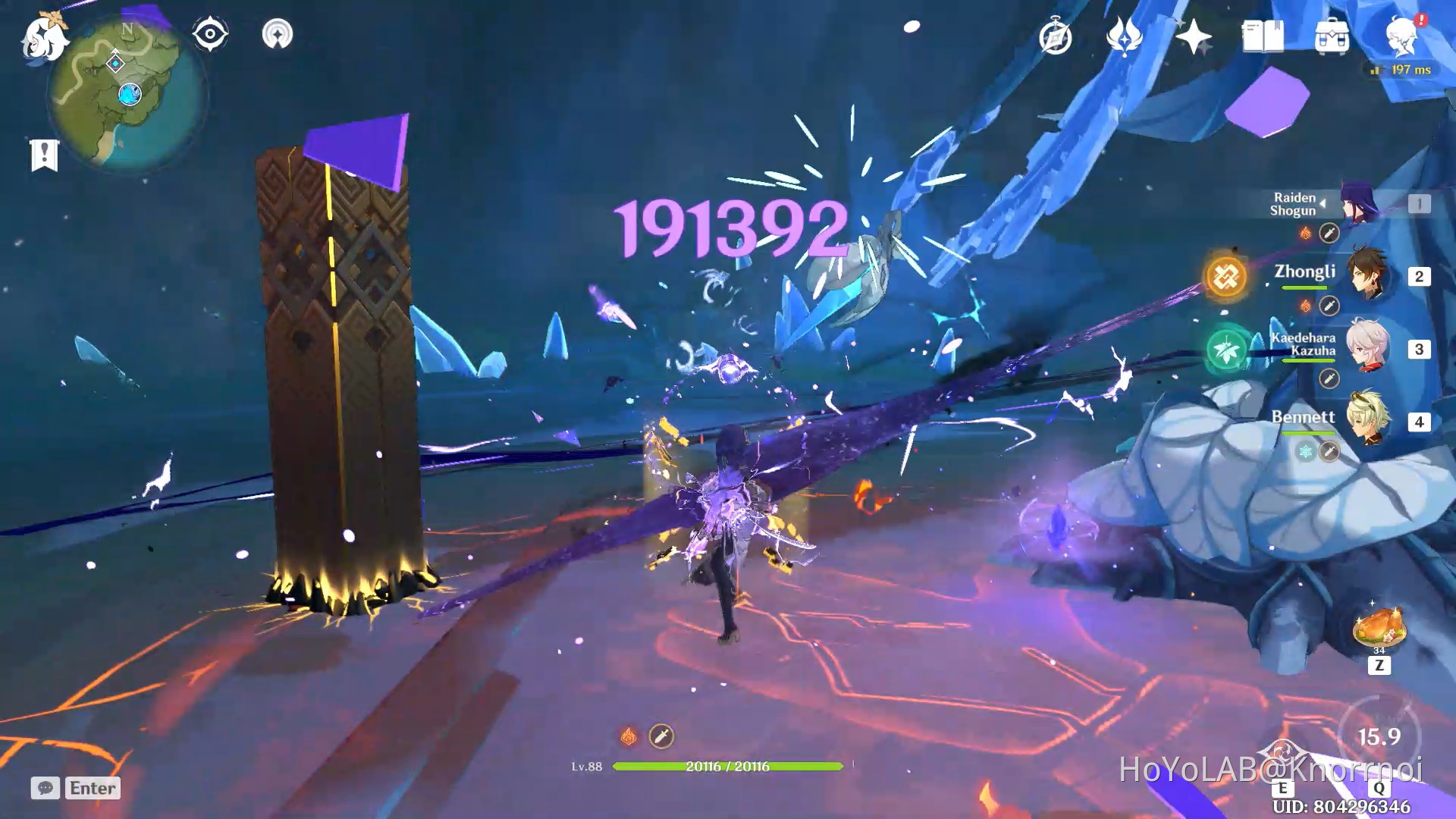Open the Paimon menu
The width and height of the screenshot is (1456, 819).
pos(43,38)
